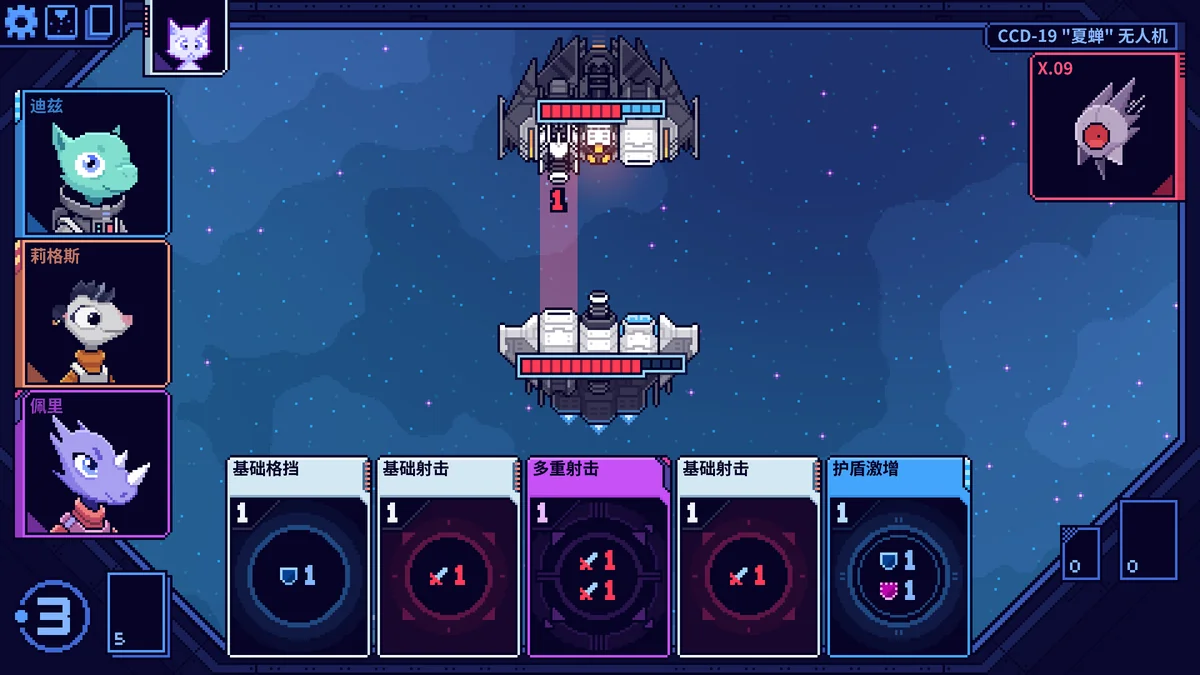Viewport: 1200px width, 675px height.
Task: Open the small exhaust pile with checkered corner
Action: (x=1080, y=553)
